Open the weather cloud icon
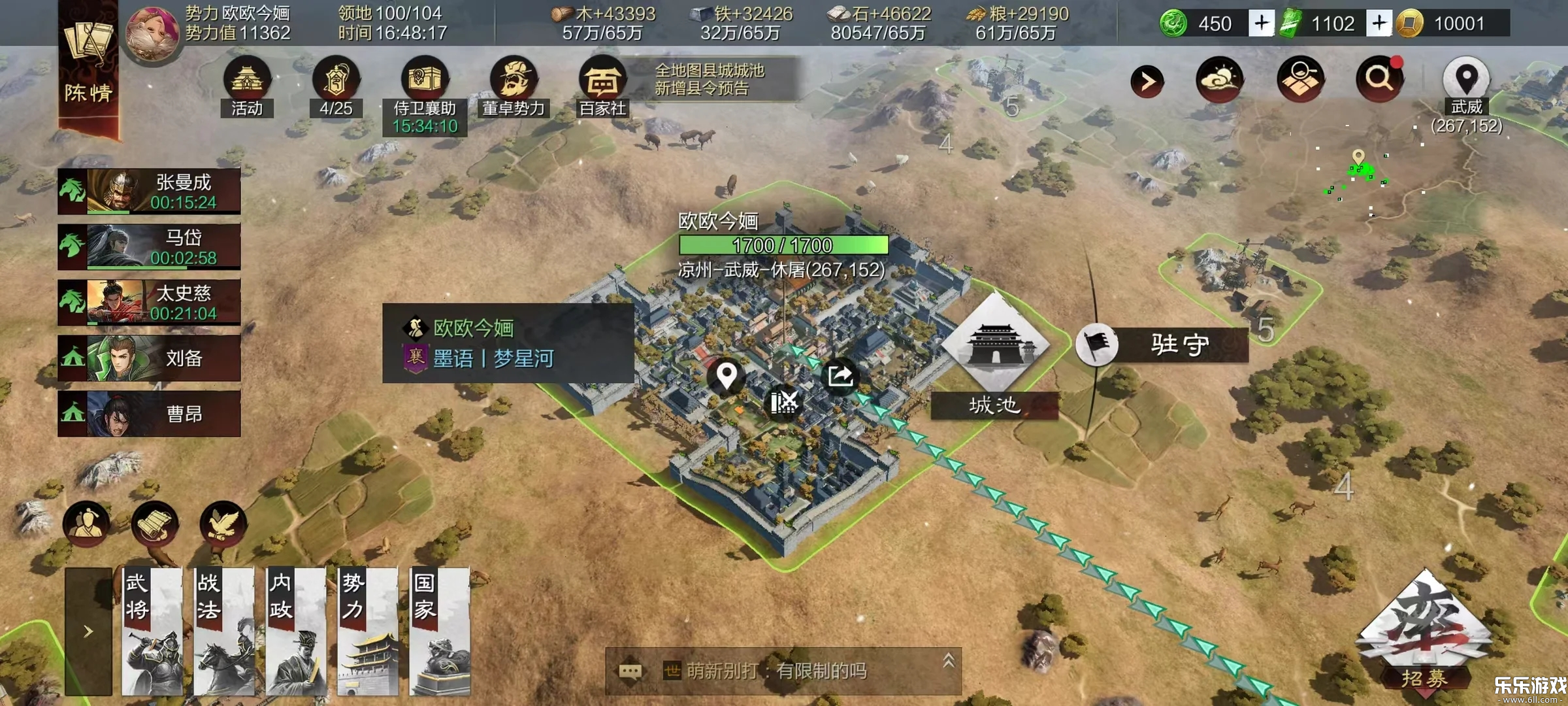 point(1218,80)
